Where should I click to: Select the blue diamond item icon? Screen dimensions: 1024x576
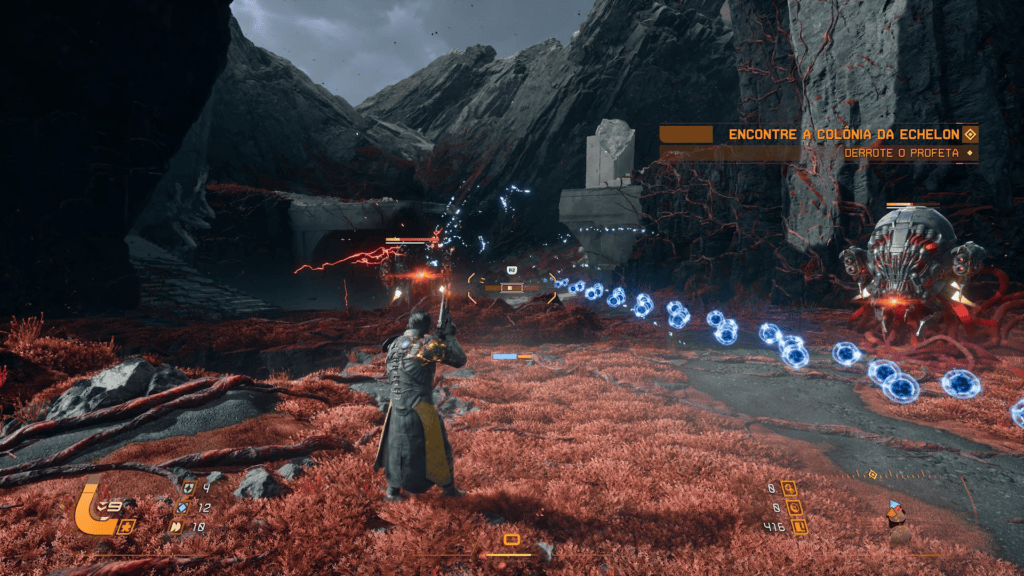tap(182, 508)
